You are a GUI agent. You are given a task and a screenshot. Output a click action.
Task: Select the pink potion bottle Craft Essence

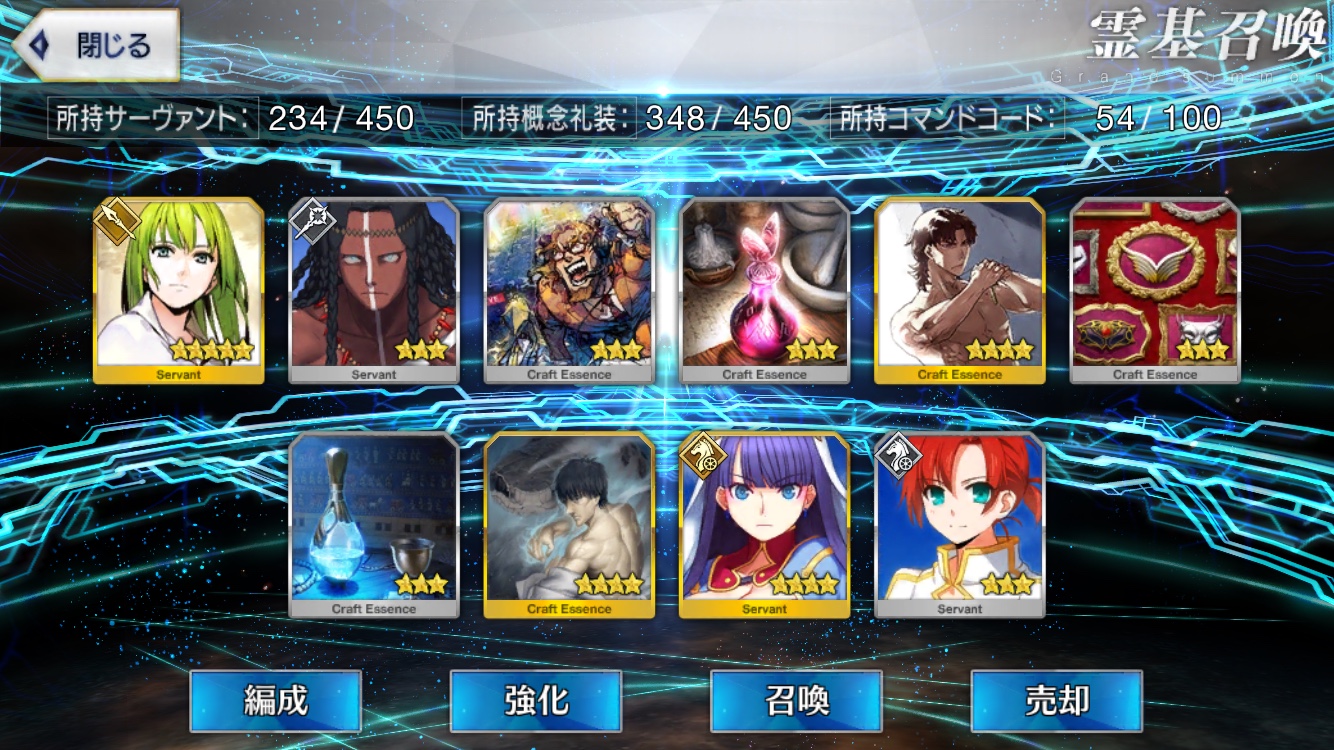(765, 290)
